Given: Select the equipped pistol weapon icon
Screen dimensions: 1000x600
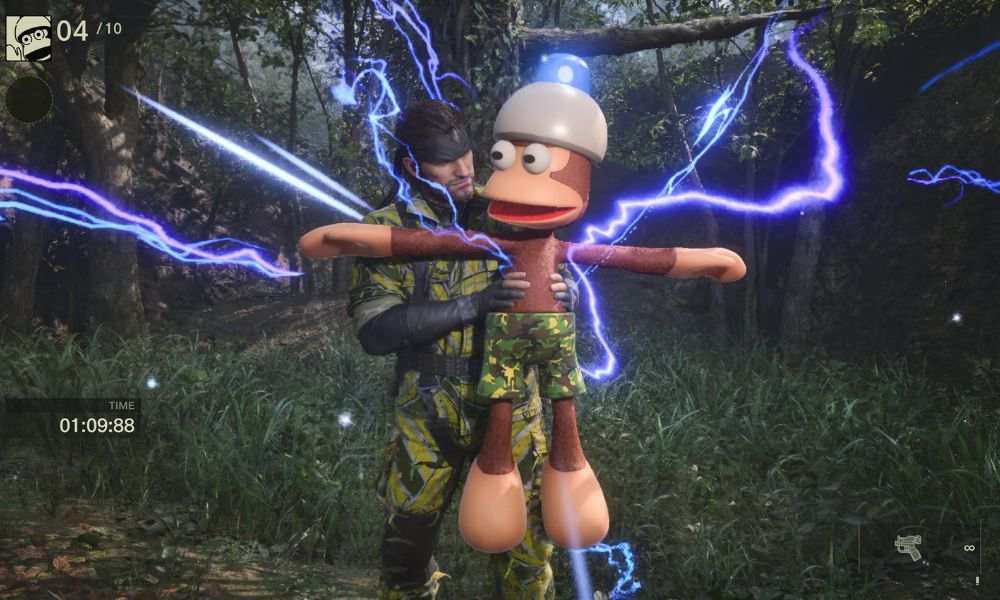Looking at the screenshot, I should point(908,547).
